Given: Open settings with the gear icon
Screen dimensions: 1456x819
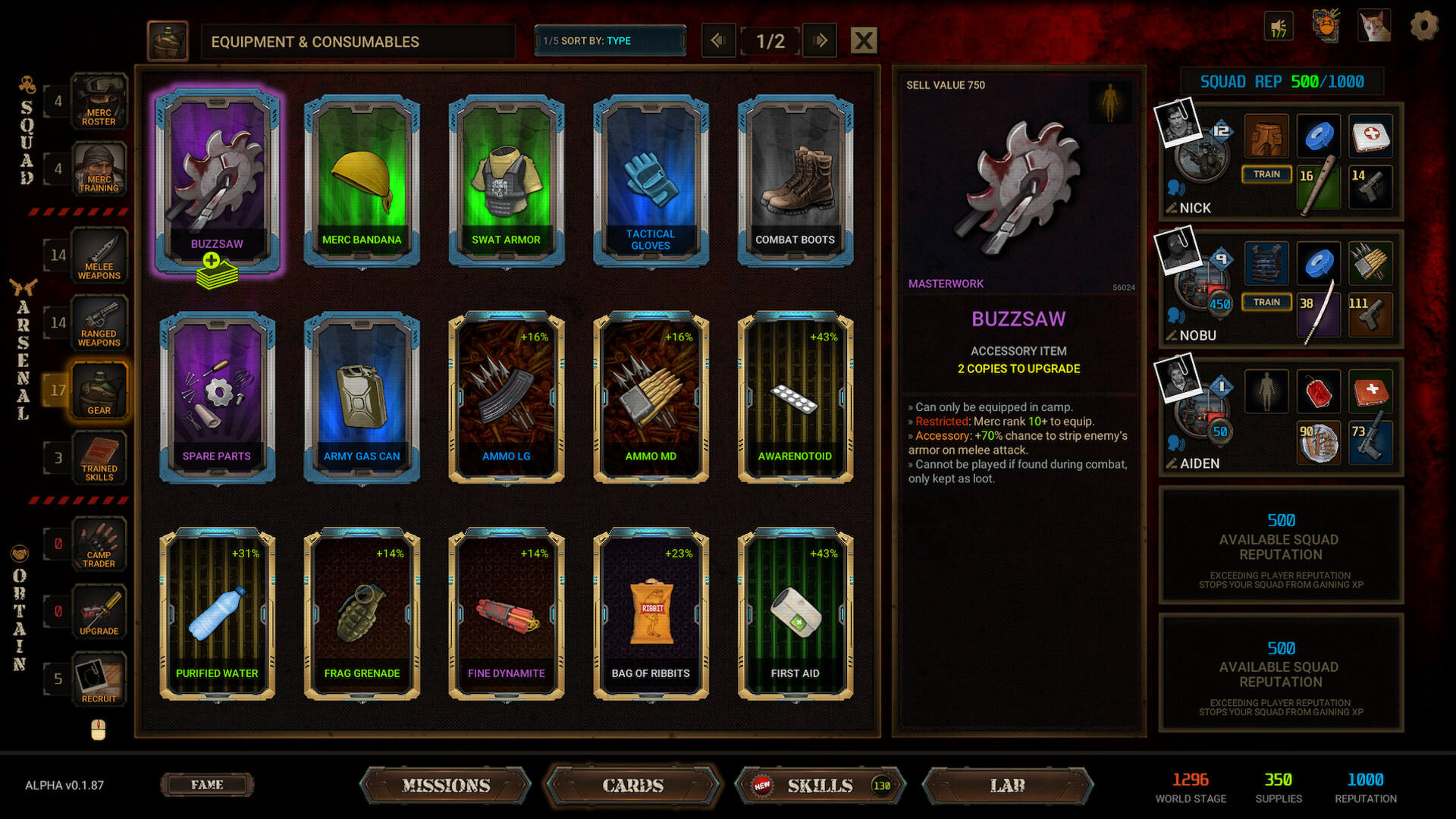Looking at the screenshot, I should (1423, 27).
